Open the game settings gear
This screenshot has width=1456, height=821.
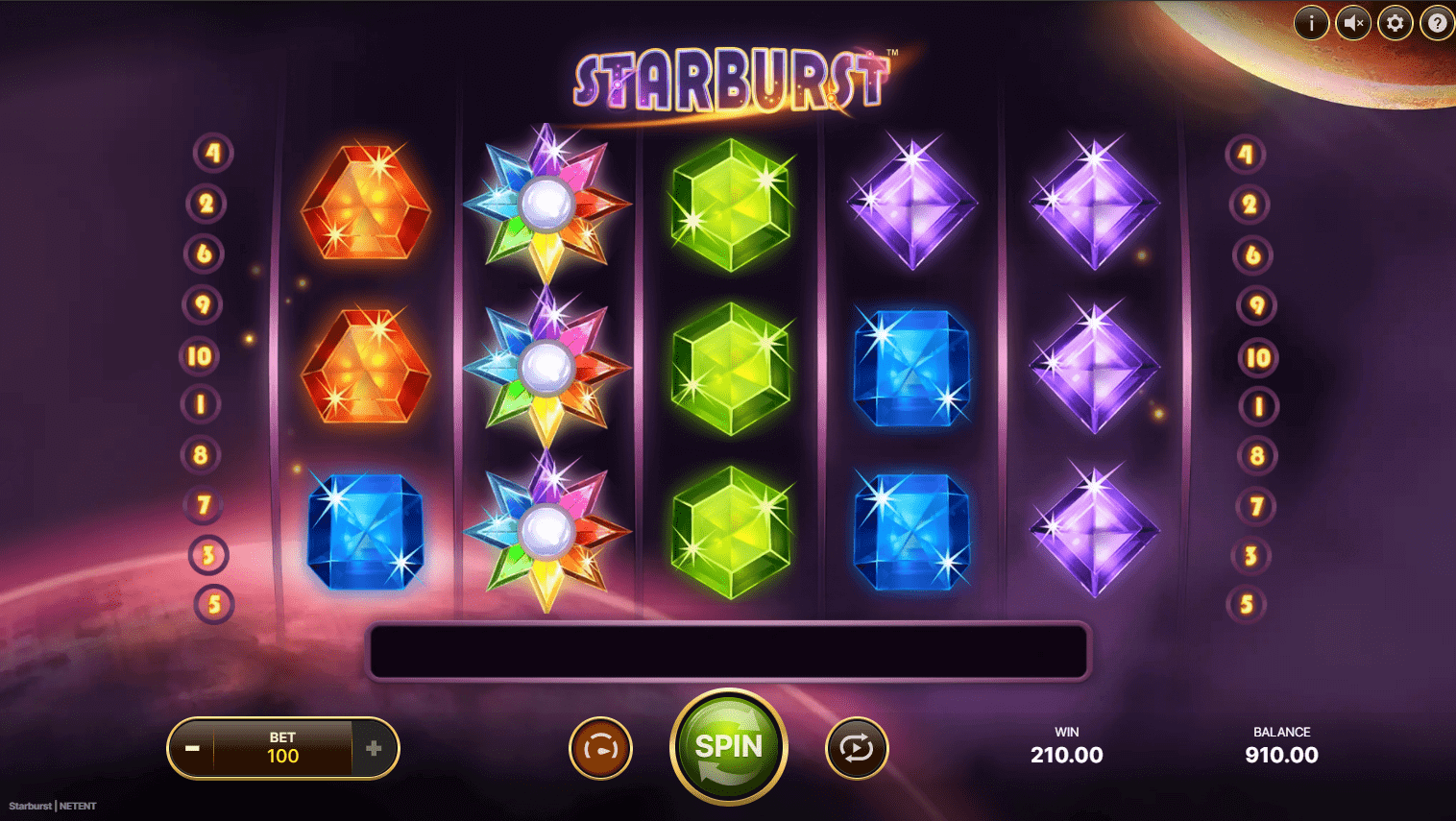1395,23
